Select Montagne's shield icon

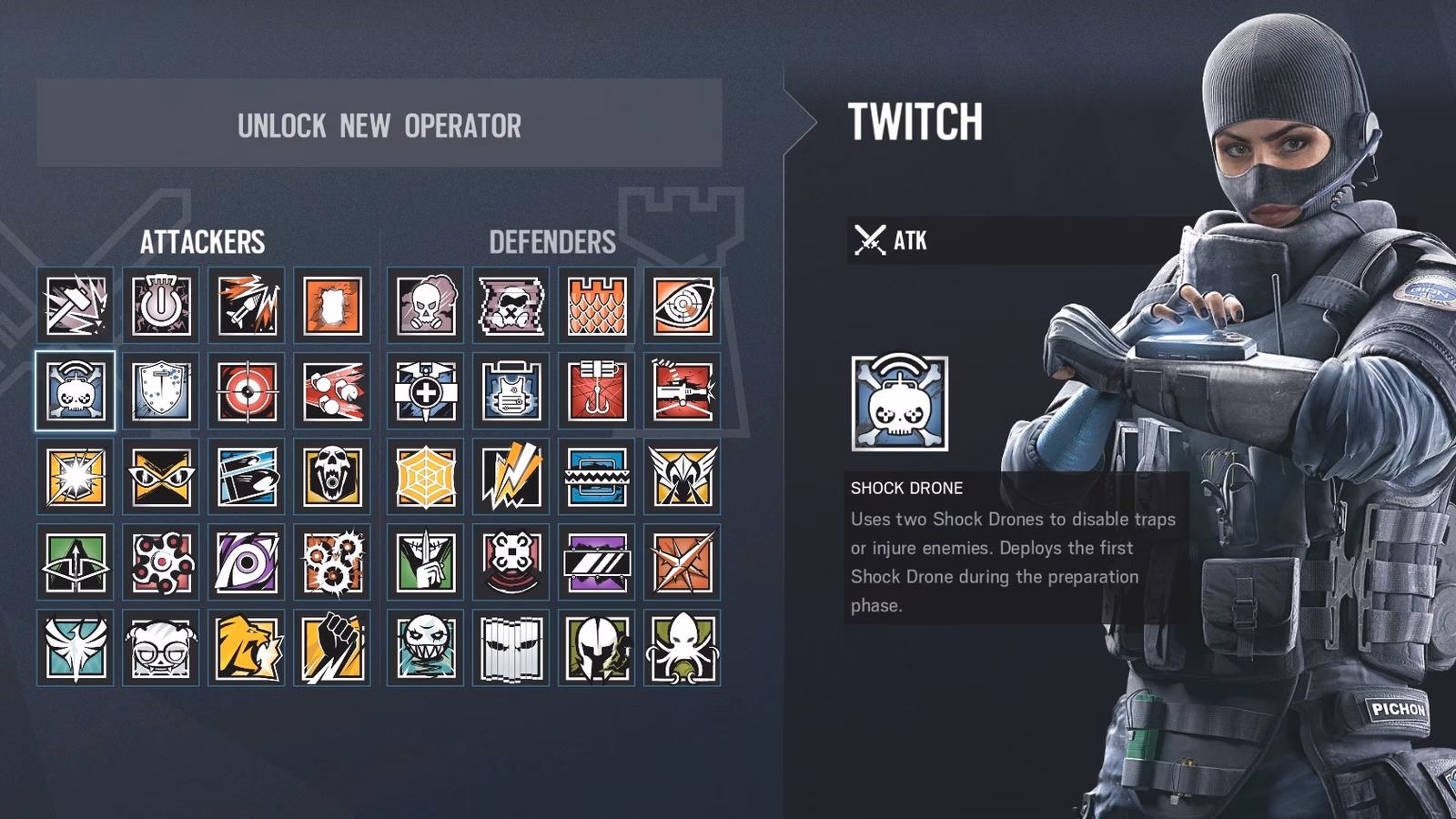click(x=159, y=391)
